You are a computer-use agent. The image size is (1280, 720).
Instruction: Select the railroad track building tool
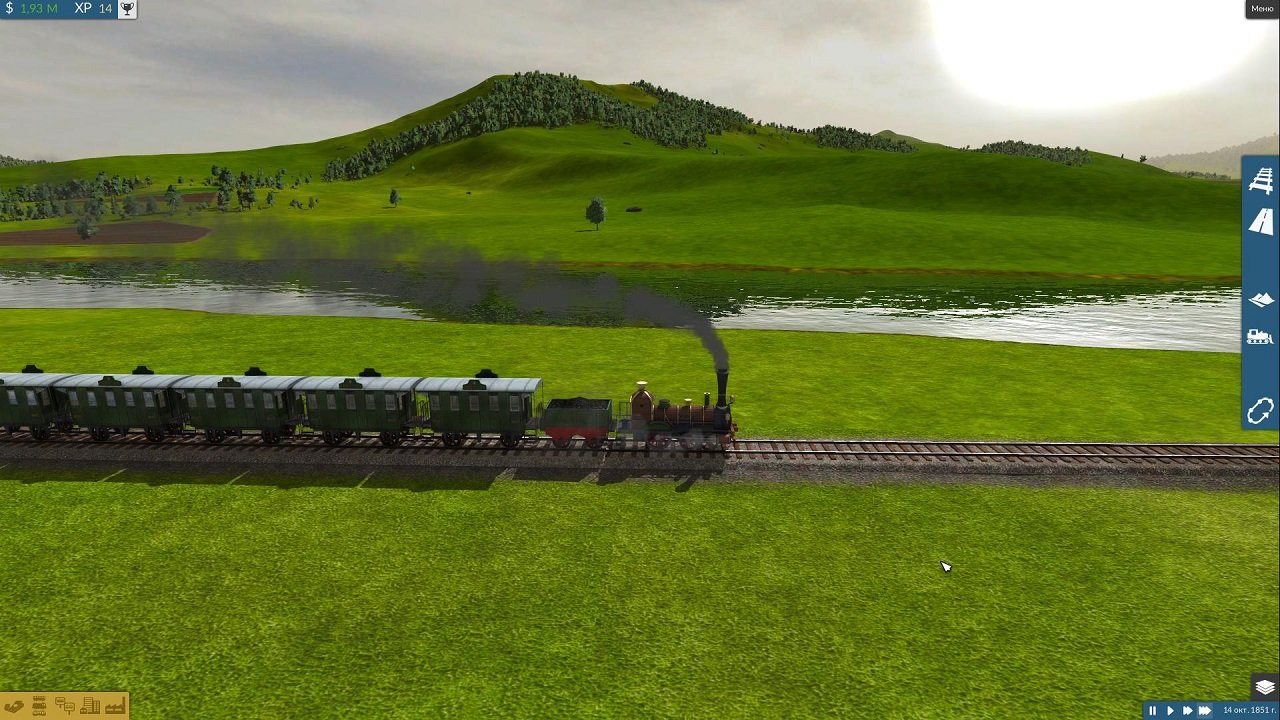point(1260,182)
